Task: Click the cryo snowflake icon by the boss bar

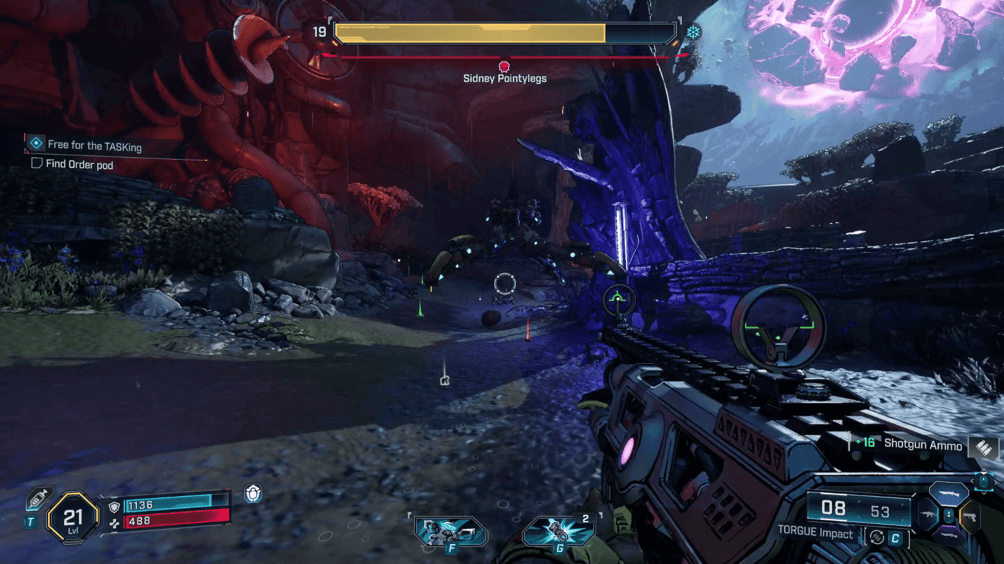Action: pyautogui.click(x=693, y=32)
